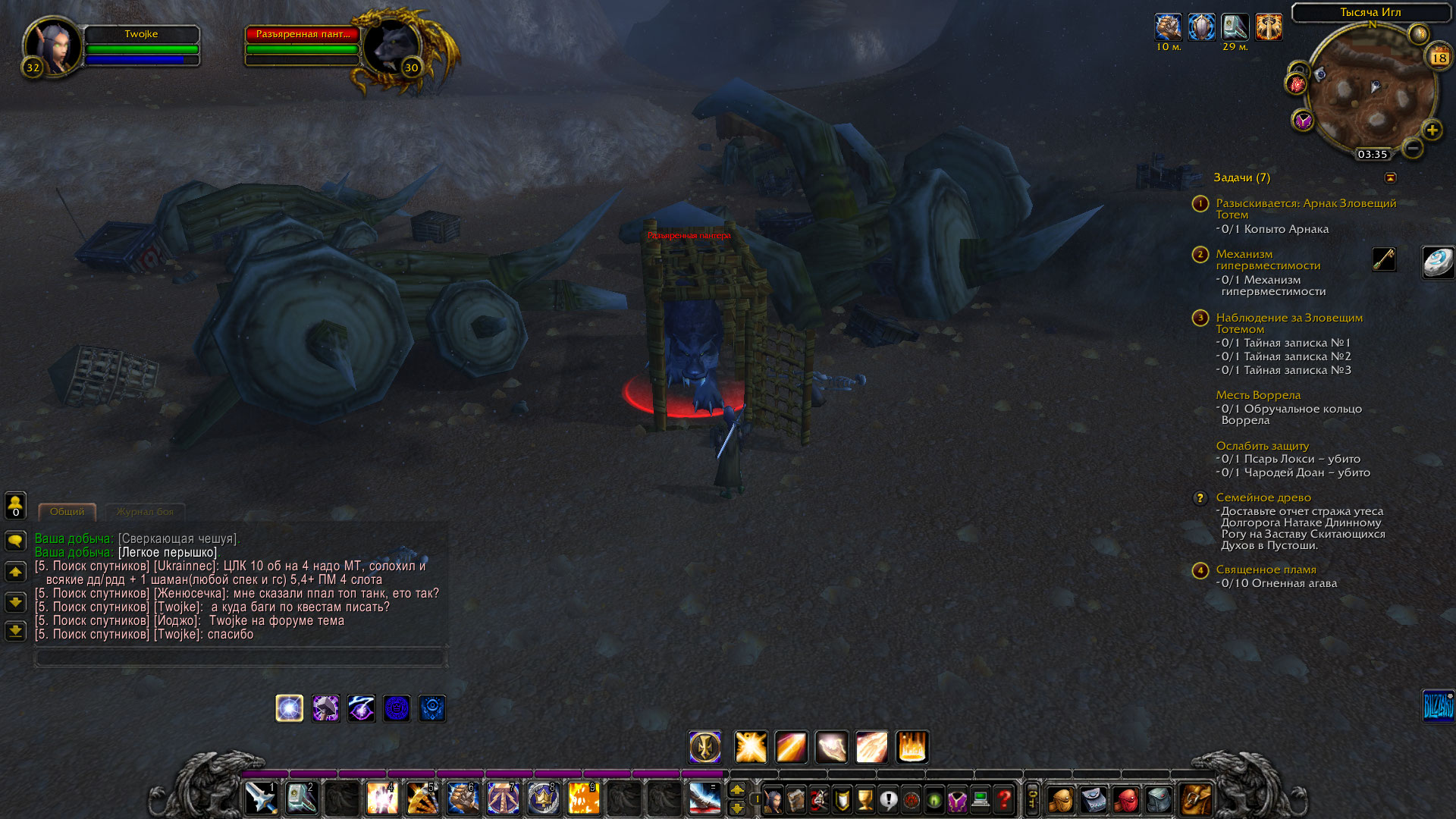Screen dimensions: 1456x819
Task: Use the crown ability in slot 8
Action: (543, 799)
